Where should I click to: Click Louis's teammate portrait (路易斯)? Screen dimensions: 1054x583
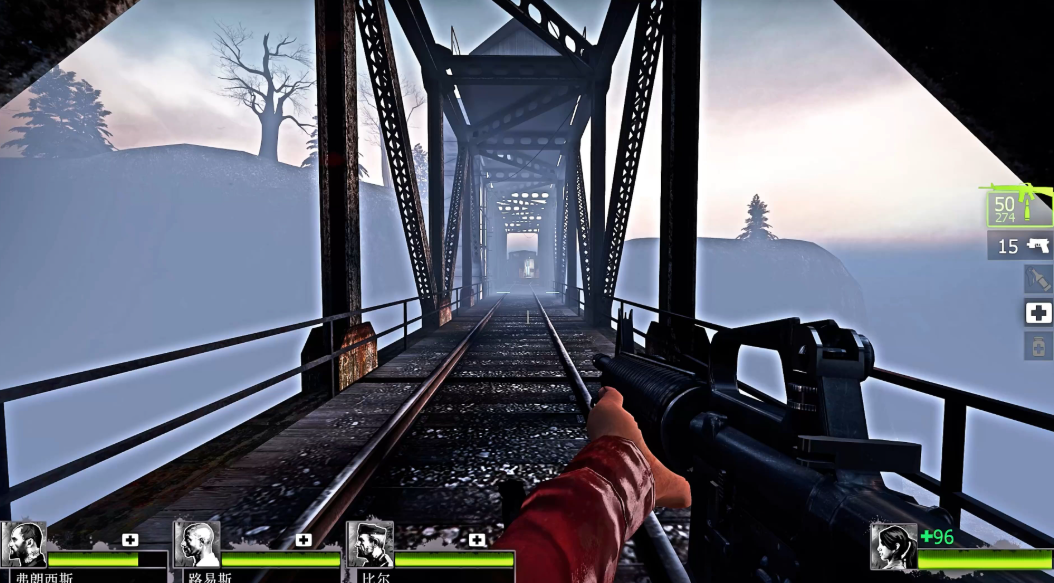(x=197, y=545)
